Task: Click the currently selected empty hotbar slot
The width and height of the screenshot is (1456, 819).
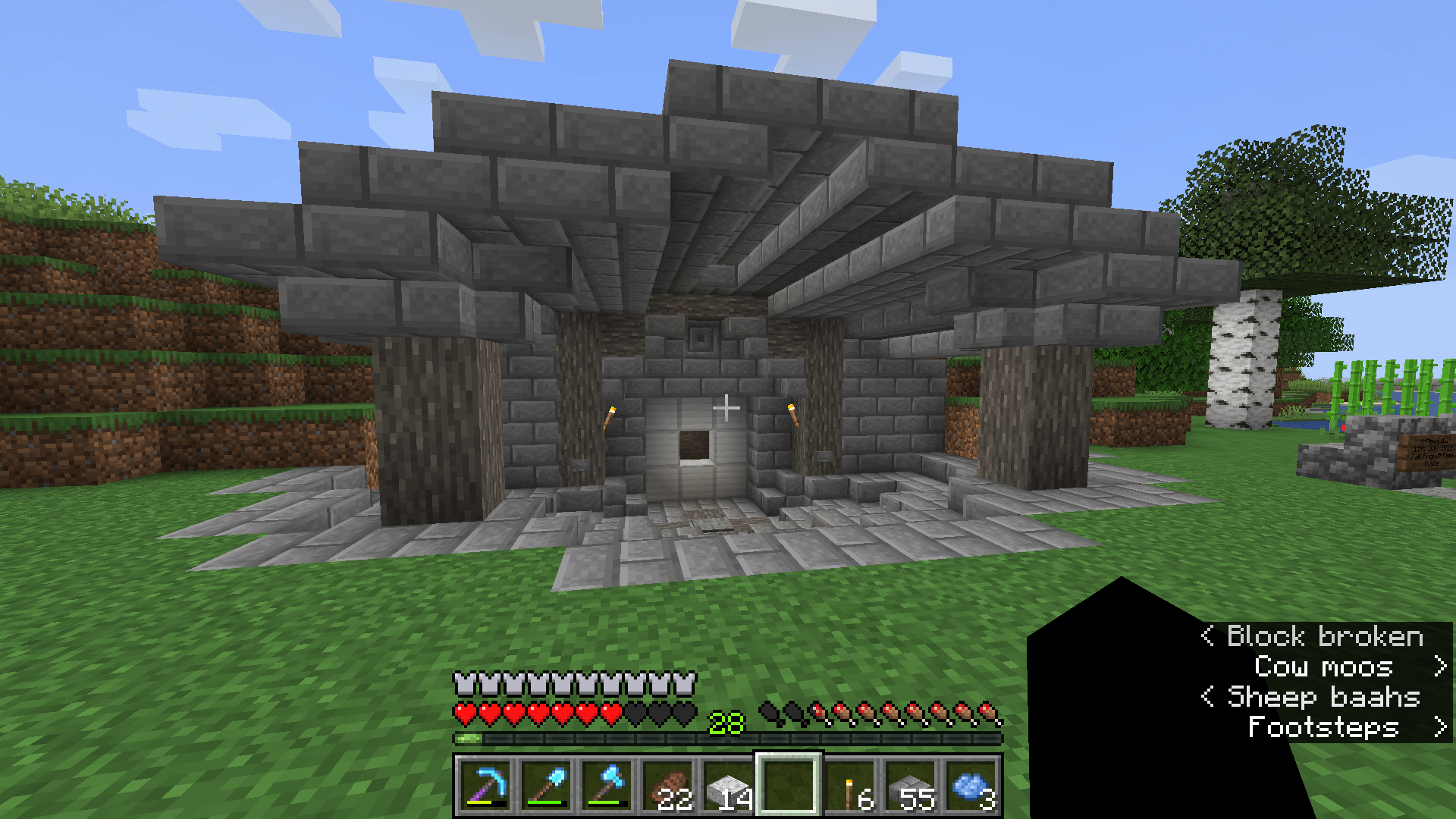Action: [x=791, y=786]
